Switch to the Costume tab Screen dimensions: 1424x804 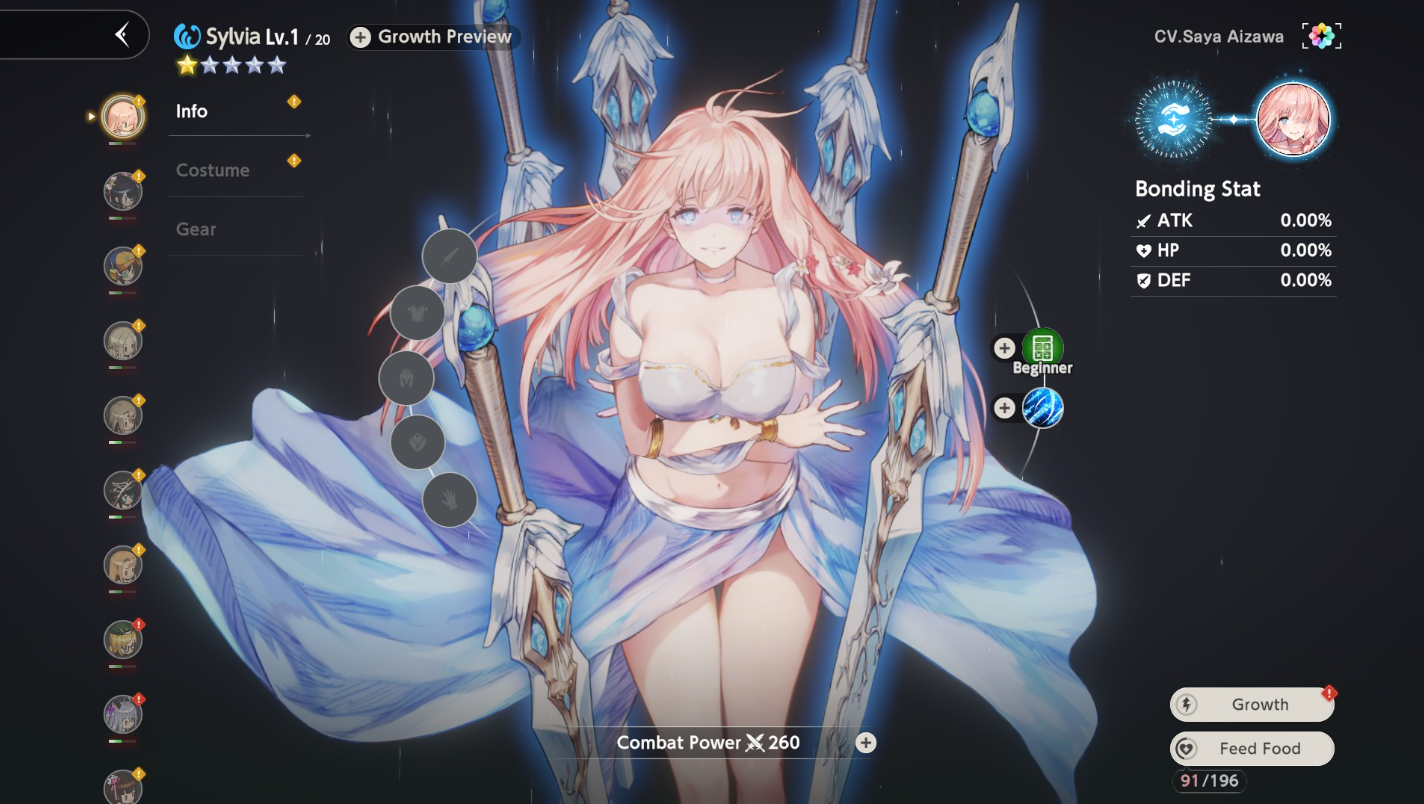click(213, 170)
